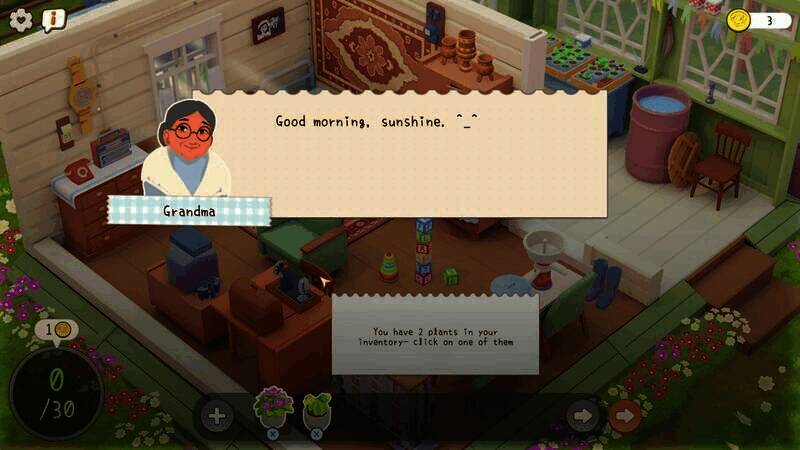Click the orange arrow button
This screenshot has width=800, height=450.
point(625,415)
